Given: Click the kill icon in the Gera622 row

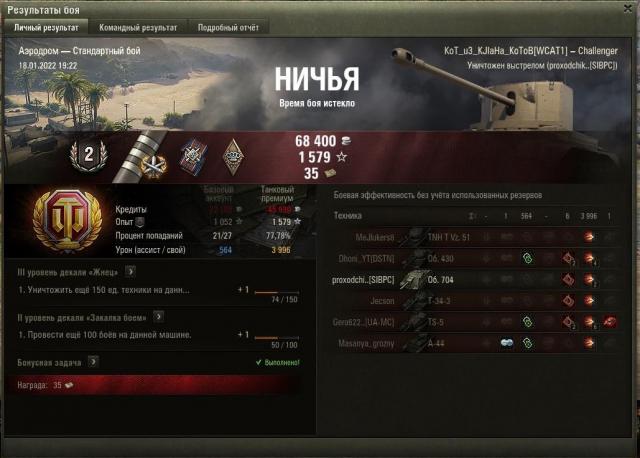Looking at the screenshot, I should 609,322.
